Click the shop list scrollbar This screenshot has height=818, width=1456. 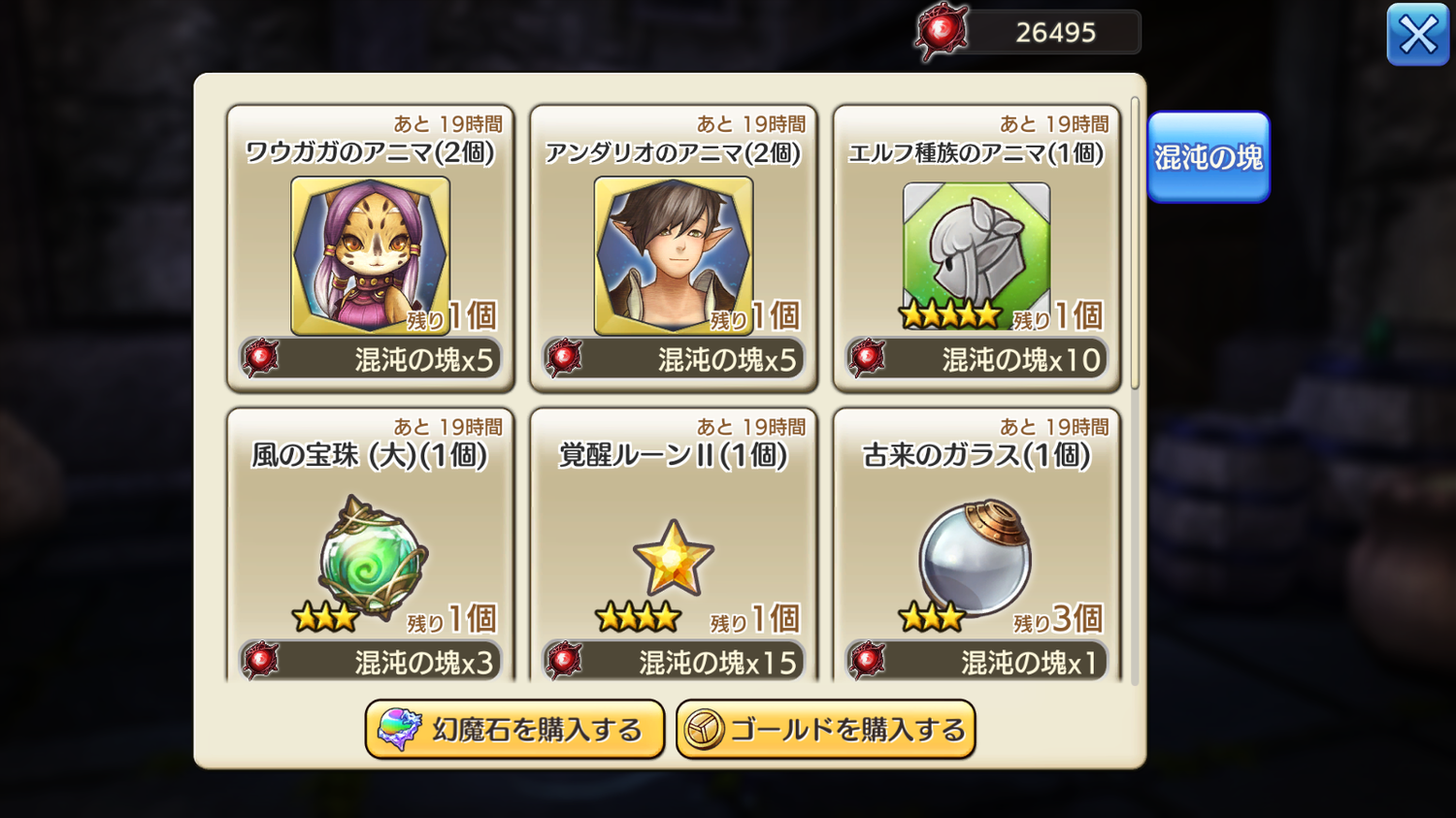click(x=1135, y=243)
